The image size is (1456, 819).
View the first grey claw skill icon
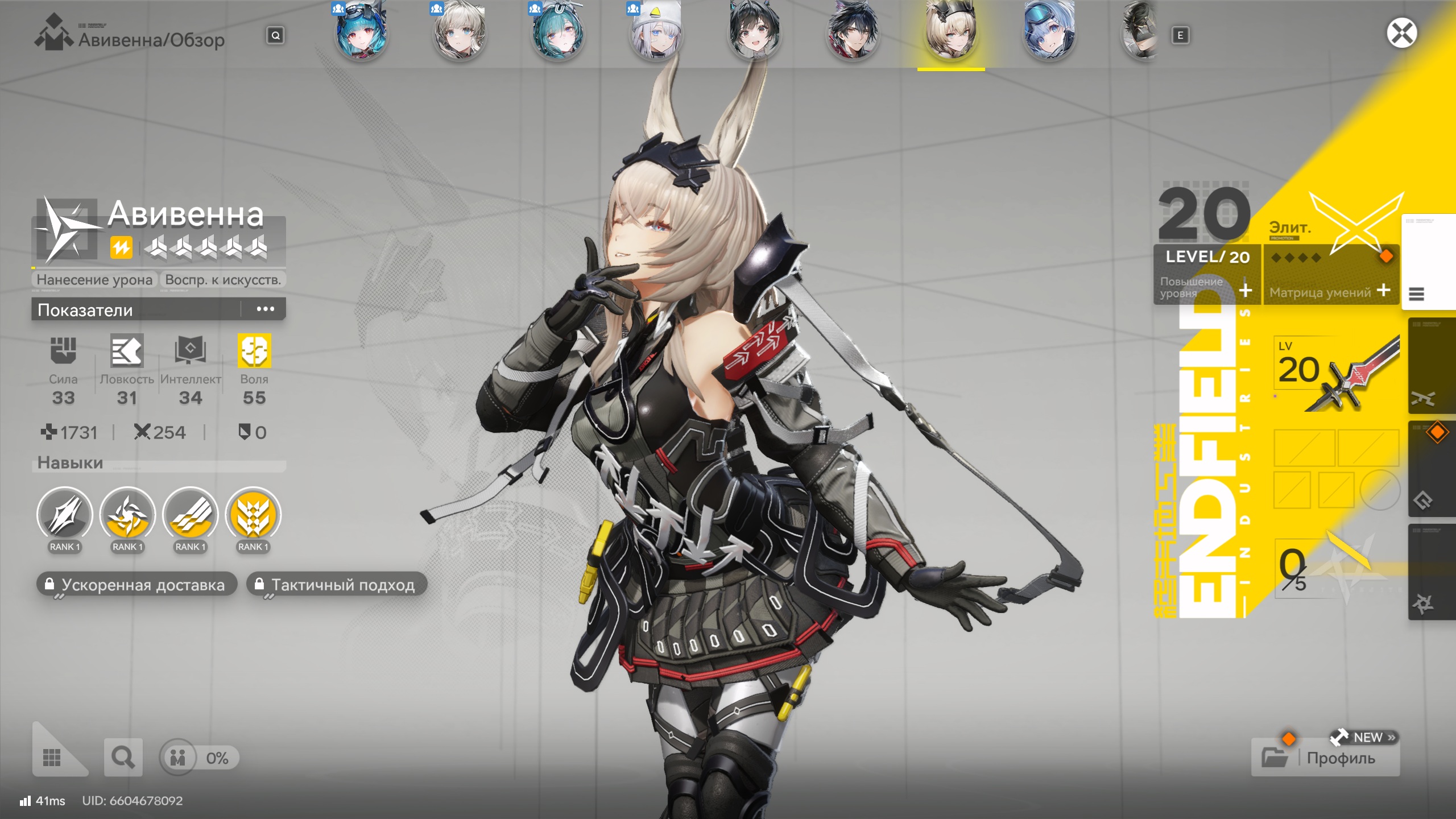[x=65, y=515]
